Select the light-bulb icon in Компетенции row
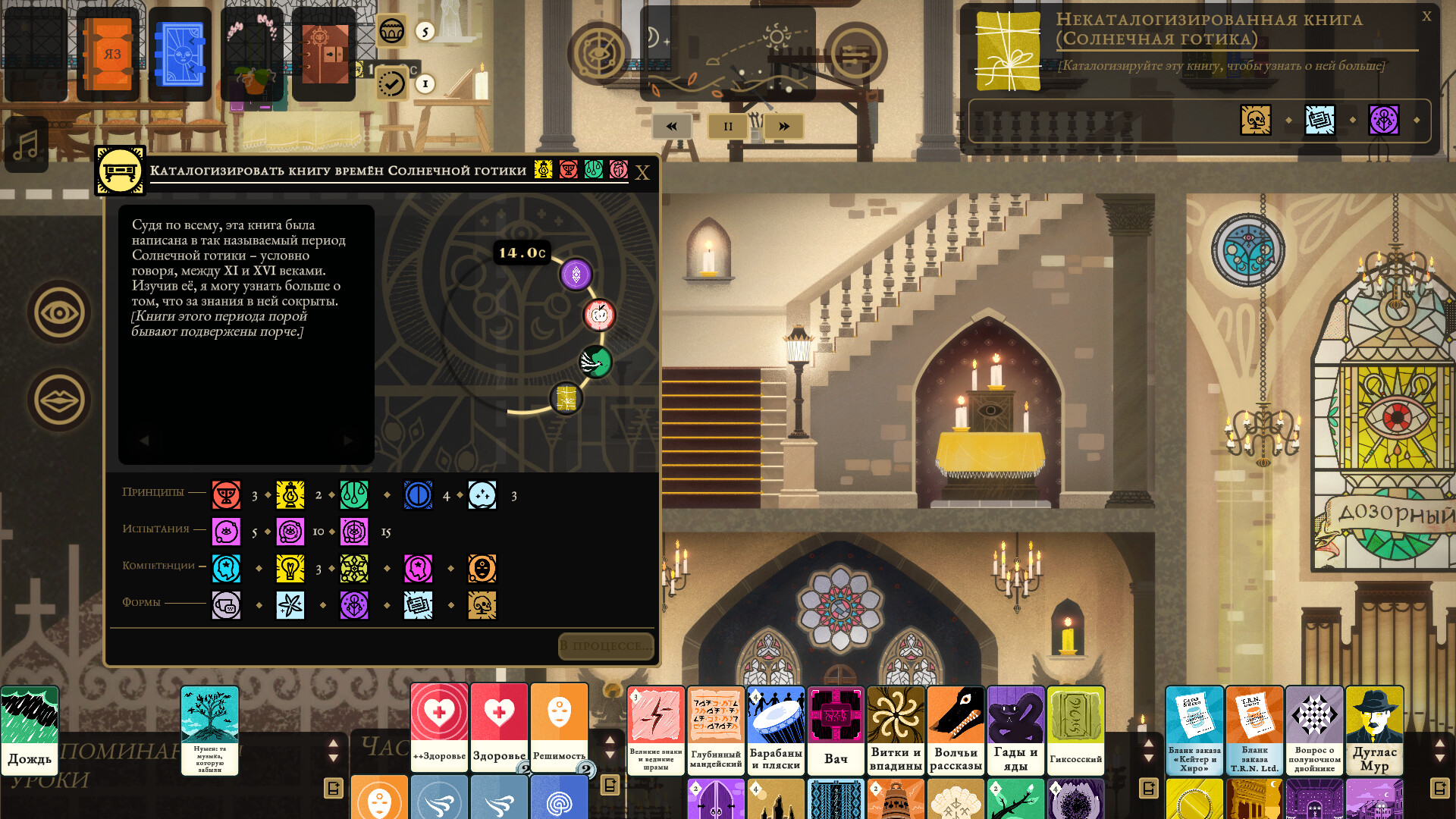Screen dimensions: 1456x819 click(x=290, y=569)
